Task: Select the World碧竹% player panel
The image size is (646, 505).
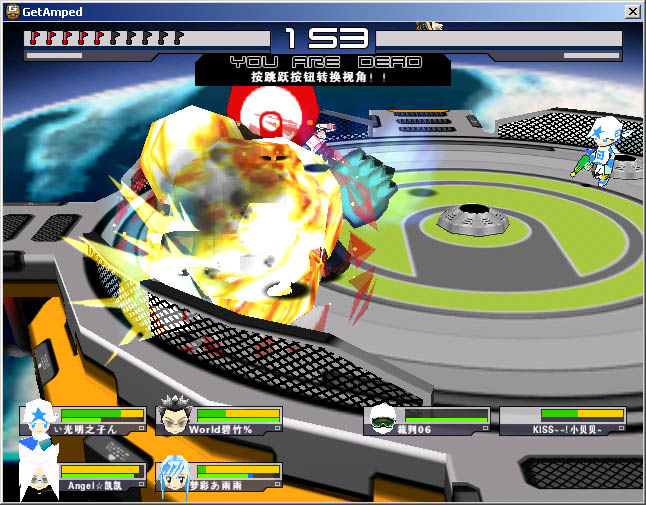Action: click(x=219, y=420)
